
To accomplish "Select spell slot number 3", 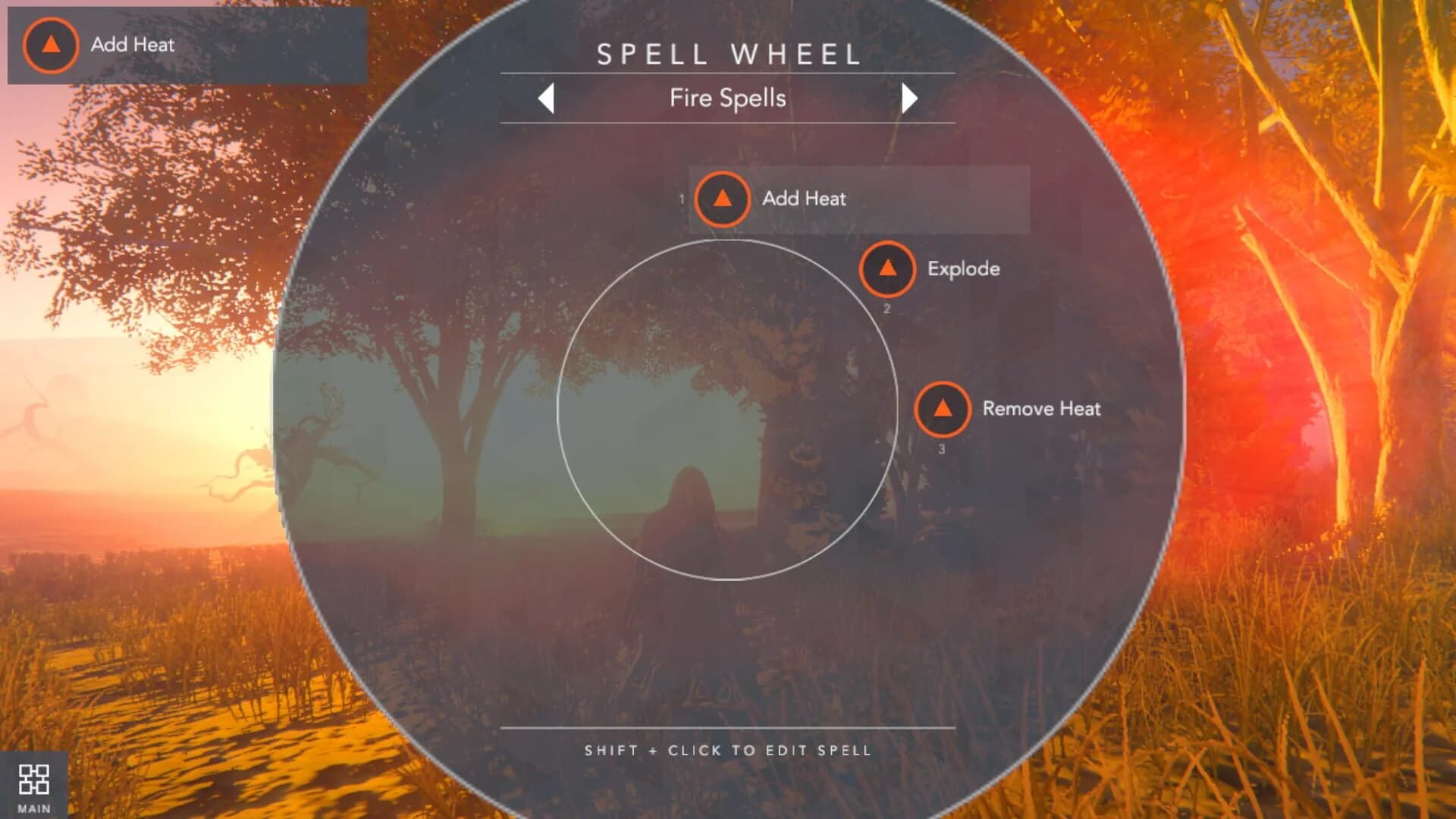I will (941, 449).
